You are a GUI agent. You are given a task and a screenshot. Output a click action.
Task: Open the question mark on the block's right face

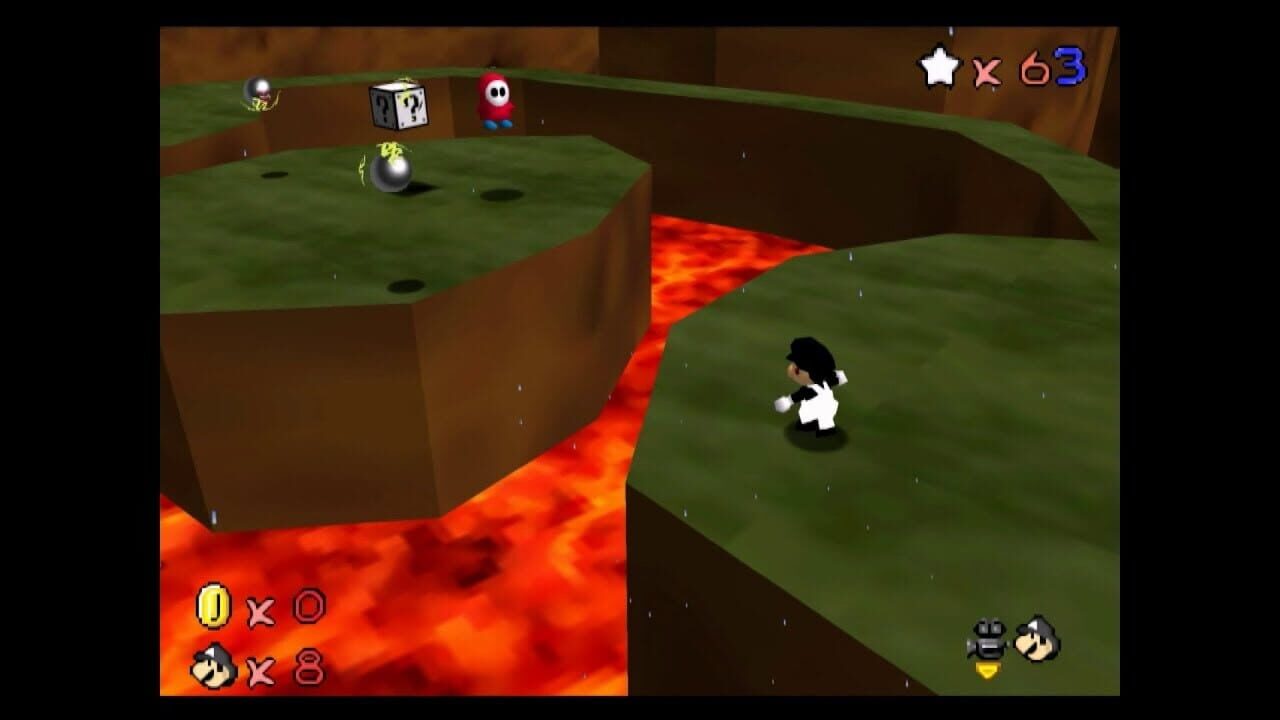click(x=411, y=107)
